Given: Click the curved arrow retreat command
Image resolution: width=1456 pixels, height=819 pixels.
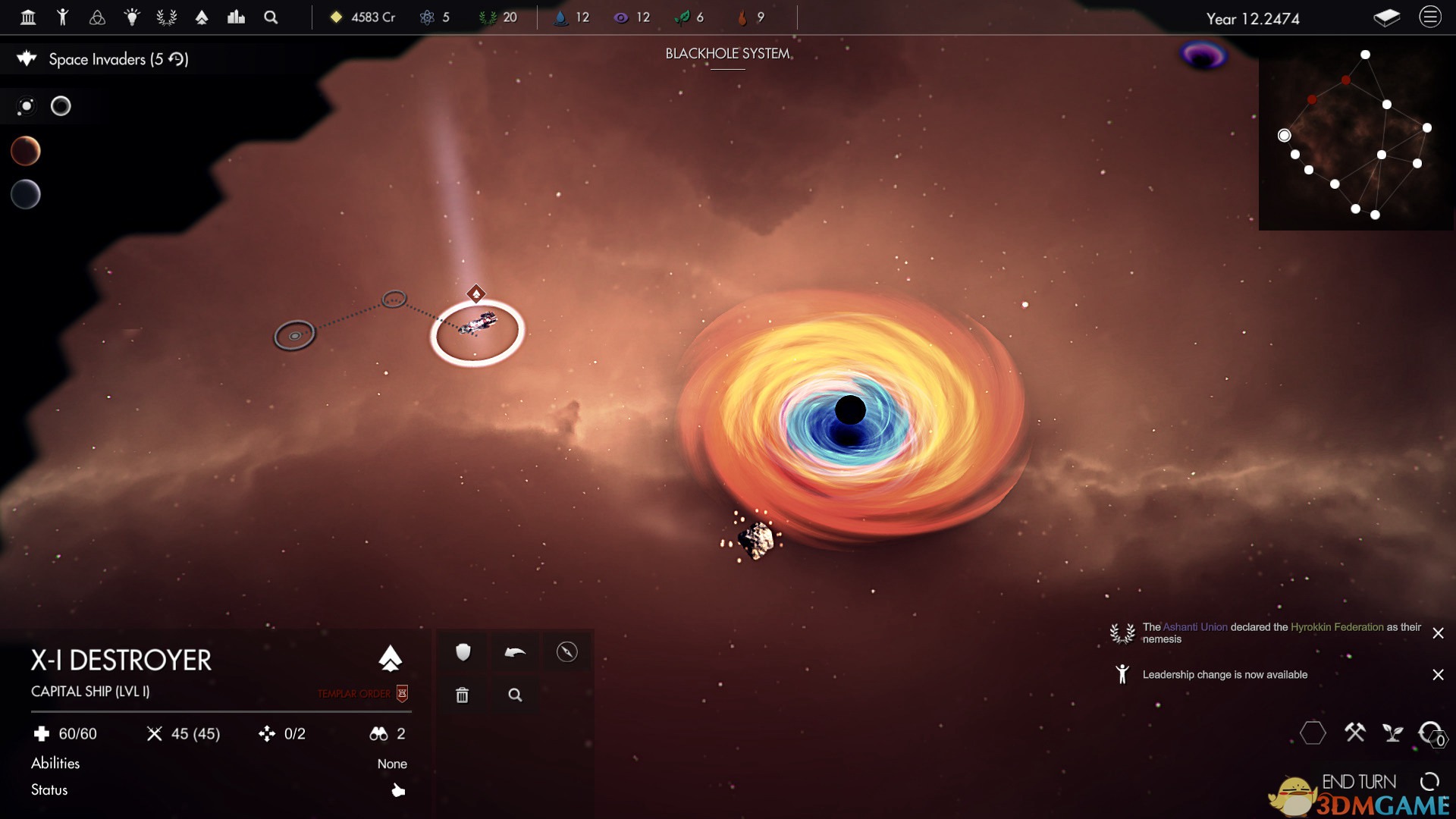Looking at the screenshot, I should (x=515, y=652).
